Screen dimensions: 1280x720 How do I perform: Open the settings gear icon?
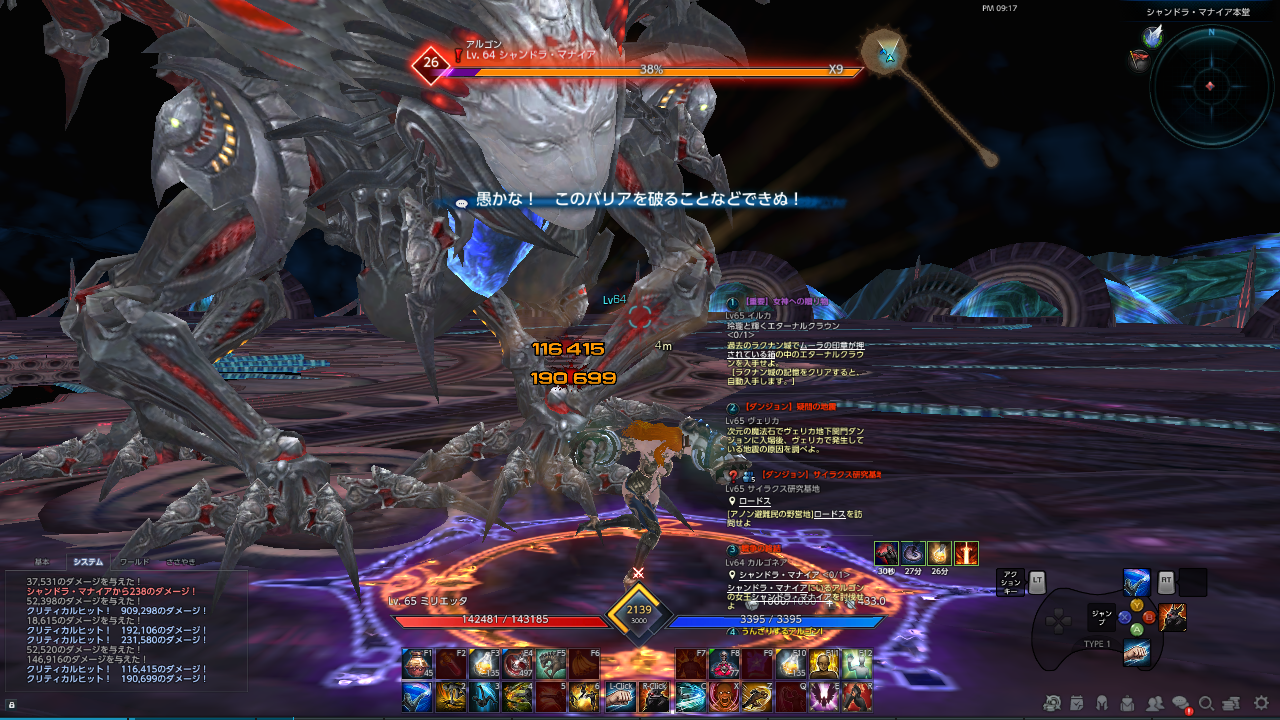point(1259,704)
